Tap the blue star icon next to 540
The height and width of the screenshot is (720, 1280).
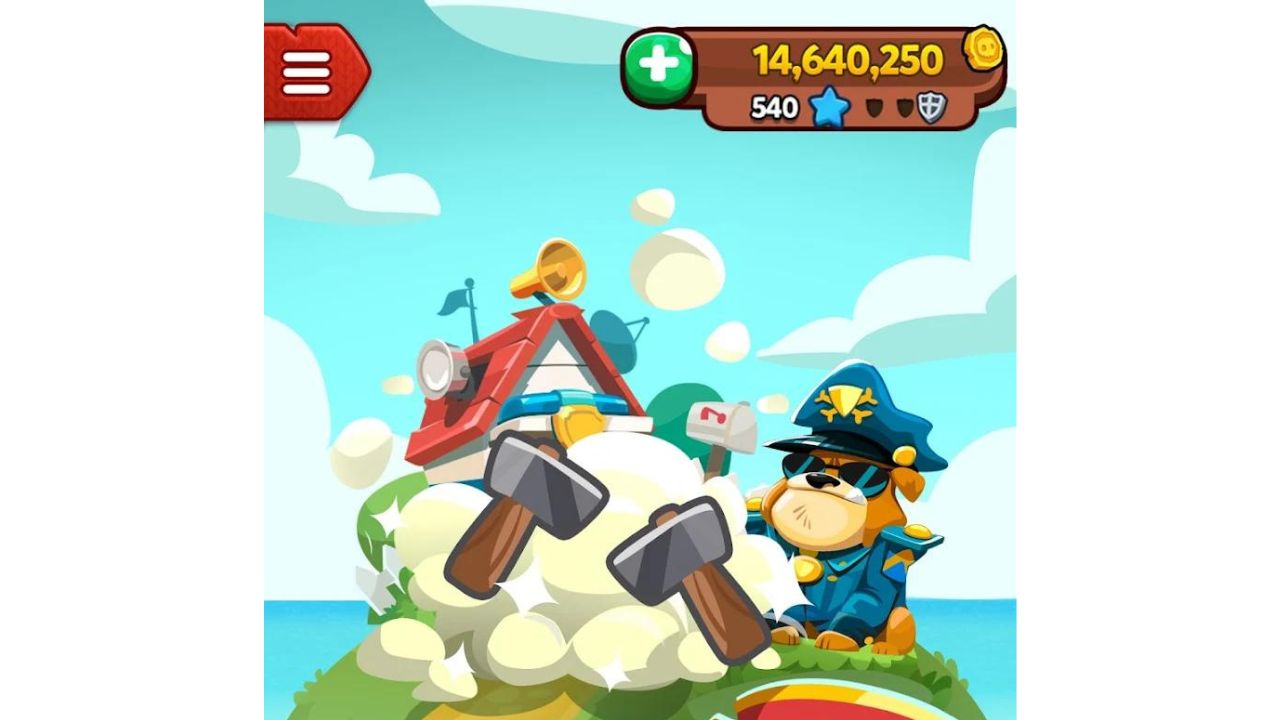[x=829, y=108]
